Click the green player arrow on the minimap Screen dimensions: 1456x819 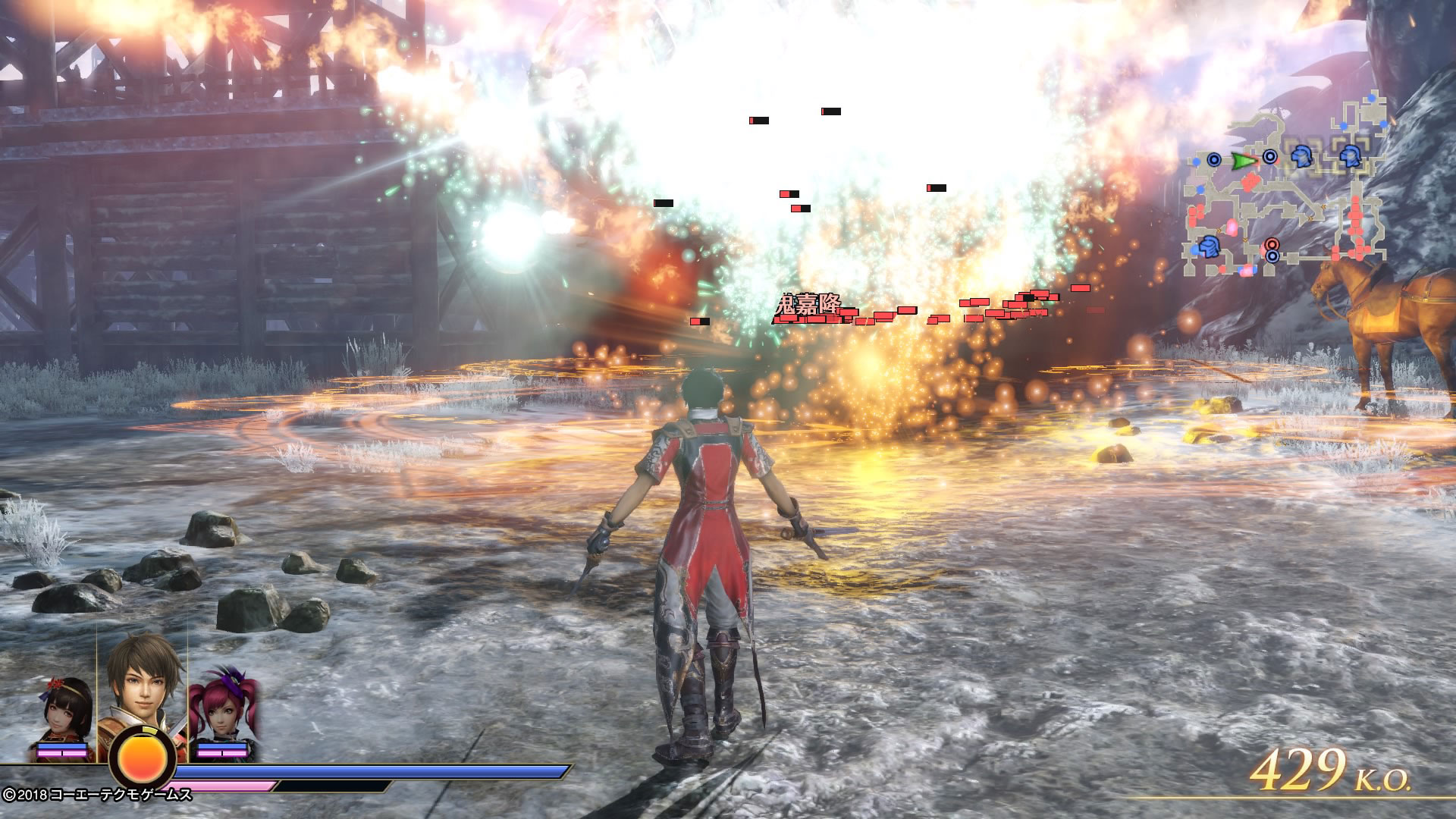1243,161
